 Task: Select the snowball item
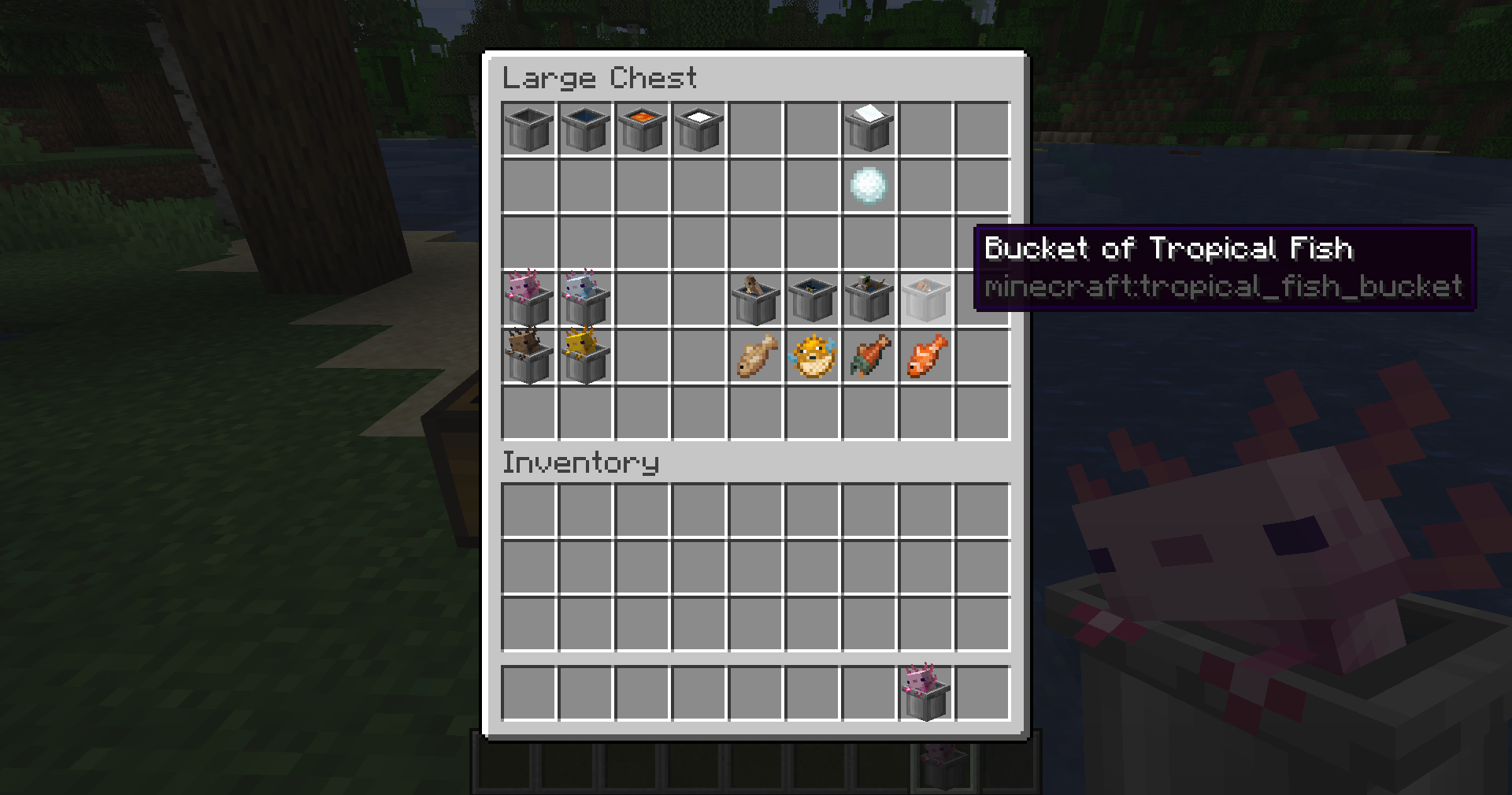click(869, 186)
